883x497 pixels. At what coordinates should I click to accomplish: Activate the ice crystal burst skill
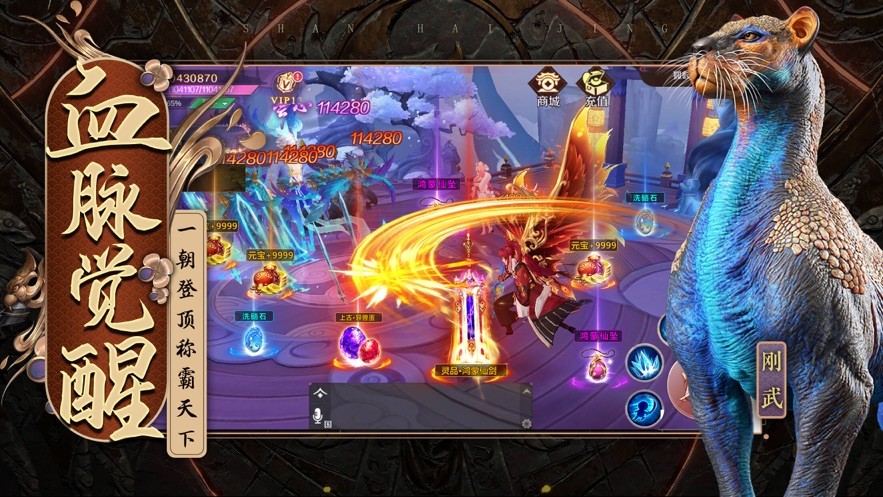644,363
